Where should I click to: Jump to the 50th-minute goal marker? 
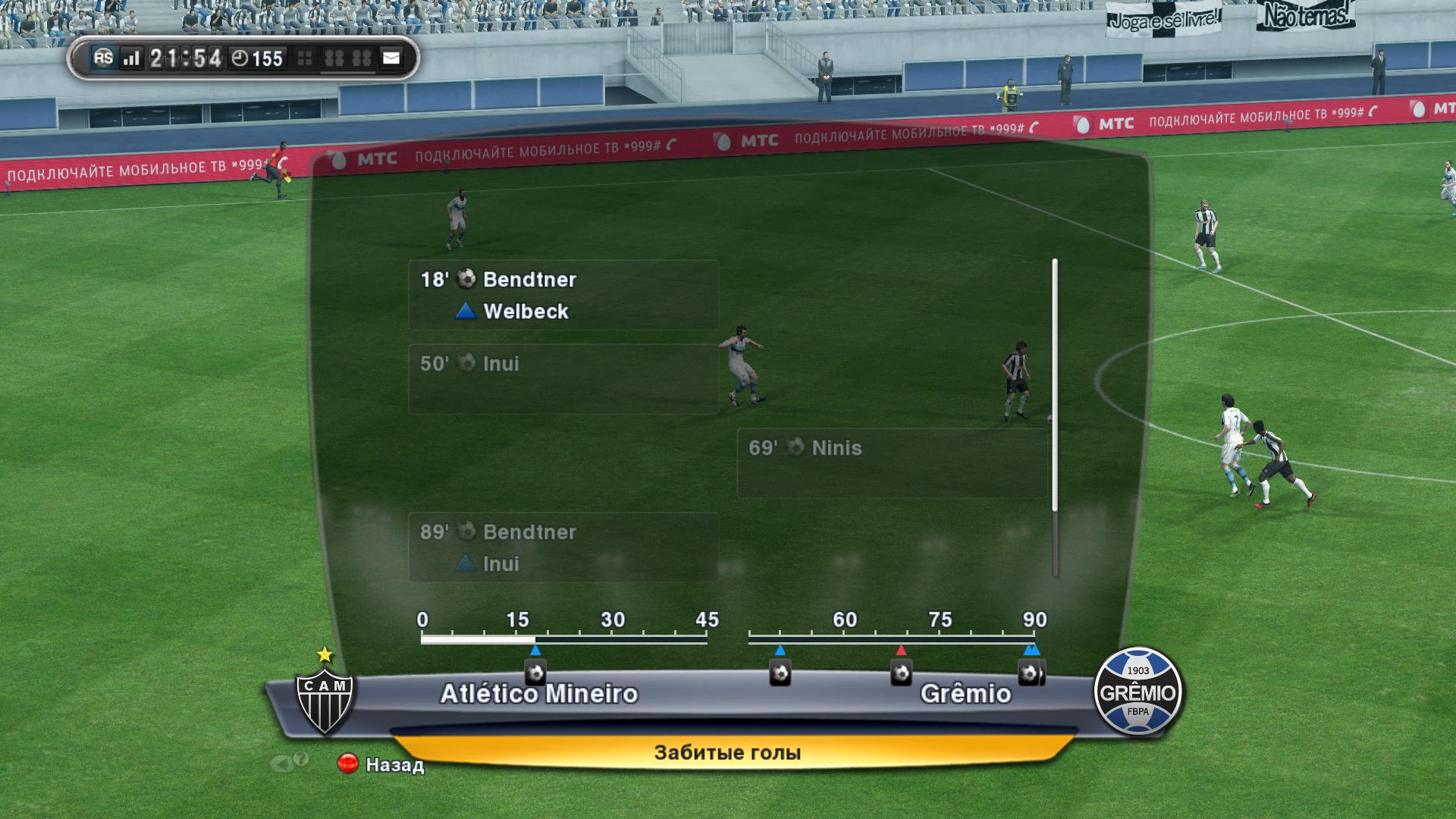pyautogui.click(x=780, y=673)
